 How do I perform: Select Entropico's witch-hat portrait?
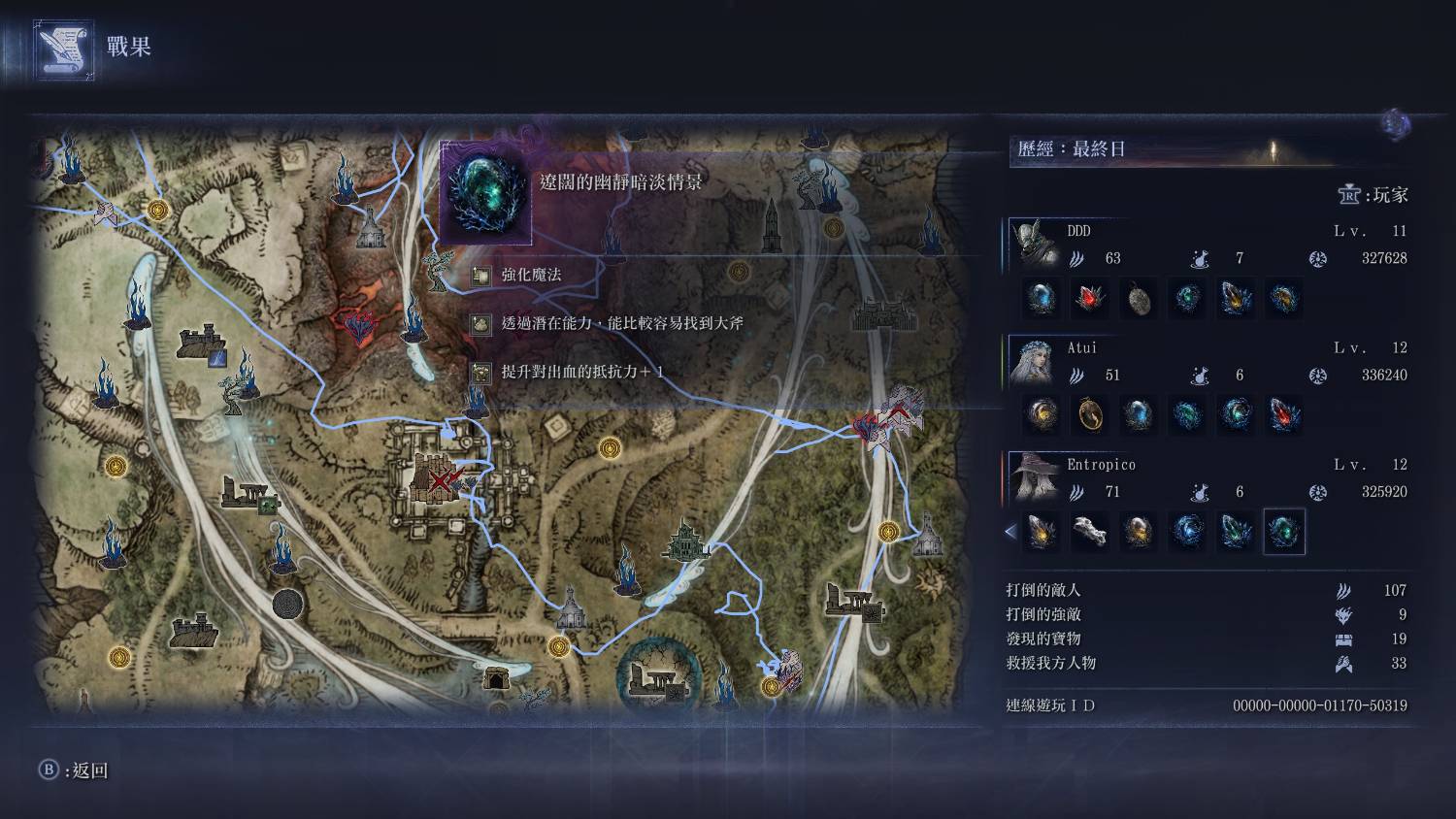click(x=1035, y=477)
